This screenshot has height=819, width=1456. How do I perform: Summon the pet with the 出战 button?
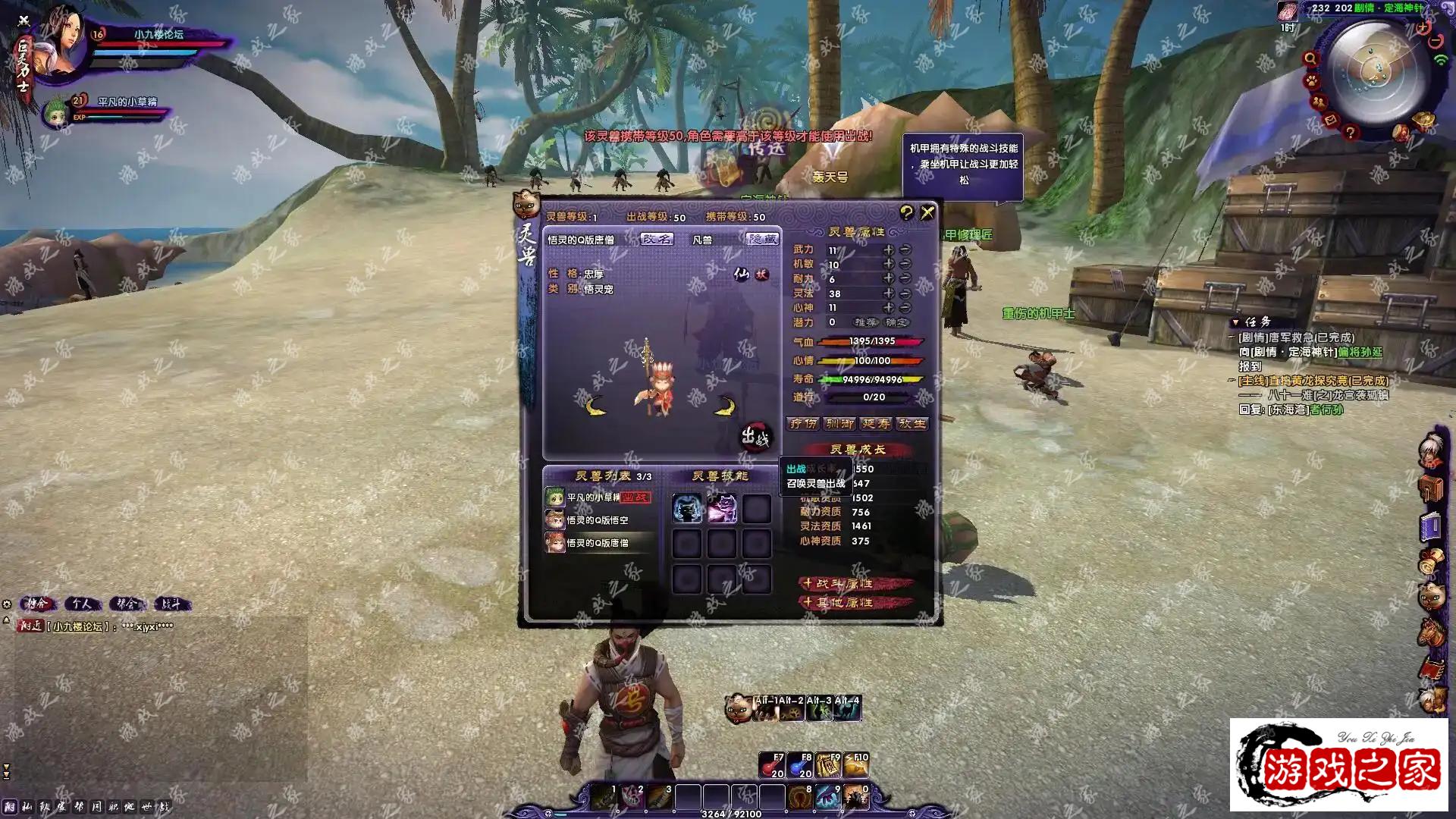(x=755, y=436)
